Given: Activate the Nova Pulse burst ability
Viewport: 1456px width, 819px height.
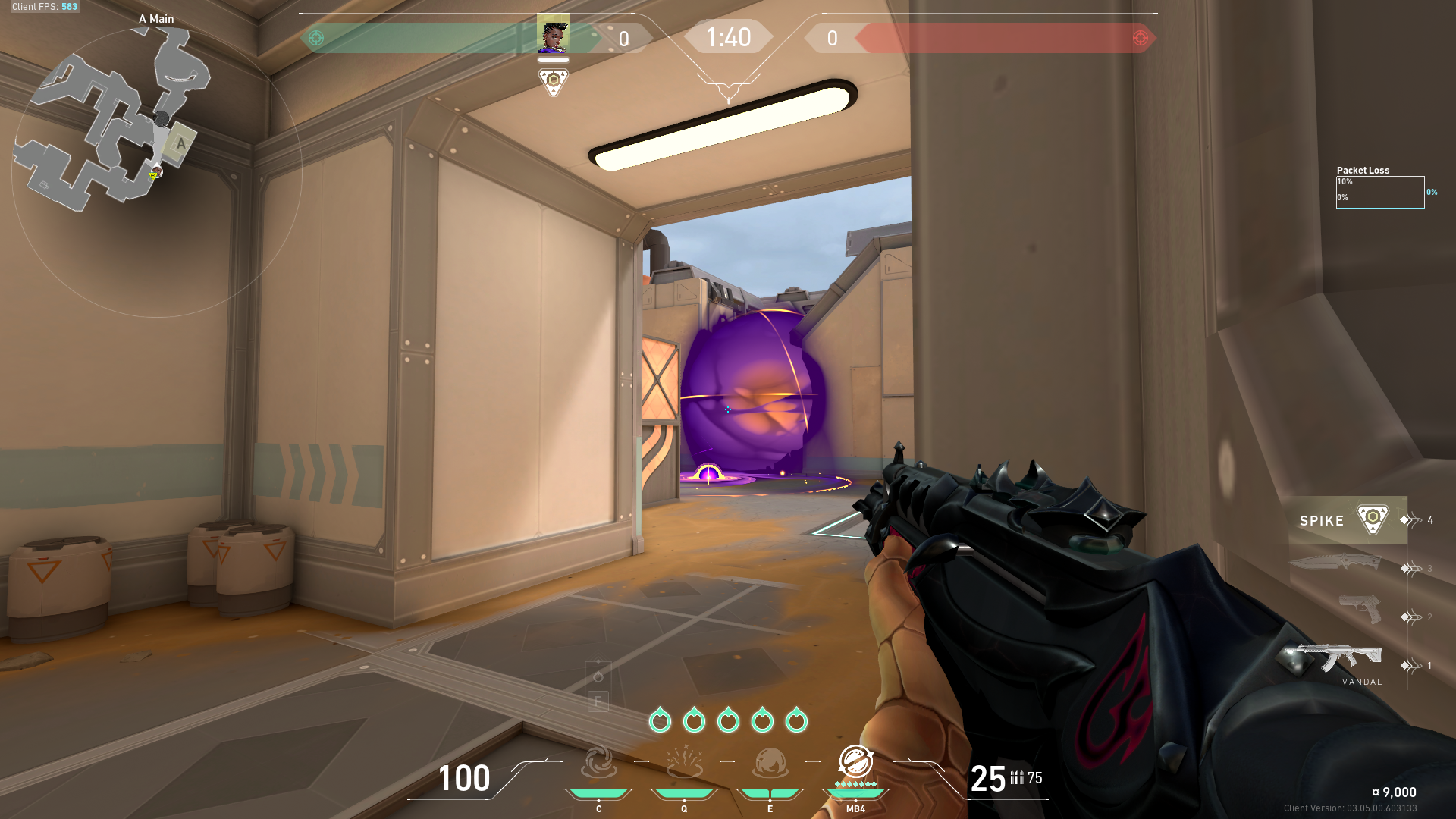Looking at the screenshot, I should (x=684, y=763).
